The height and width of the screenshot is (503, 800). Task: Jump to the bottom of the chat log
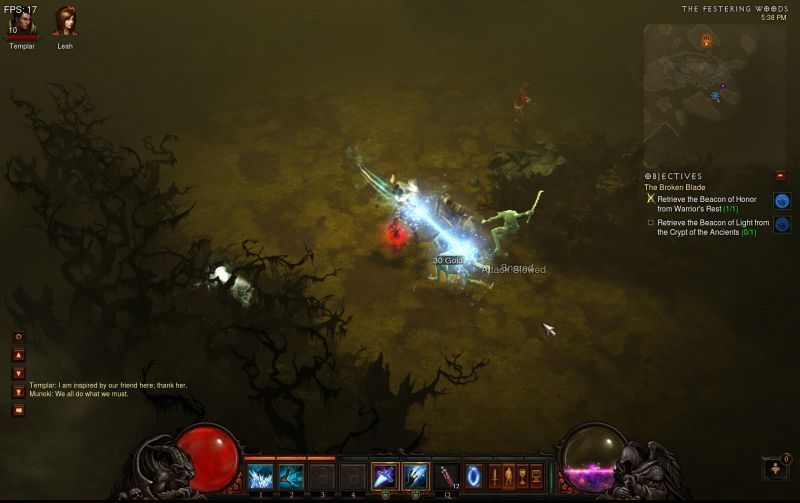tap(18, 391)
